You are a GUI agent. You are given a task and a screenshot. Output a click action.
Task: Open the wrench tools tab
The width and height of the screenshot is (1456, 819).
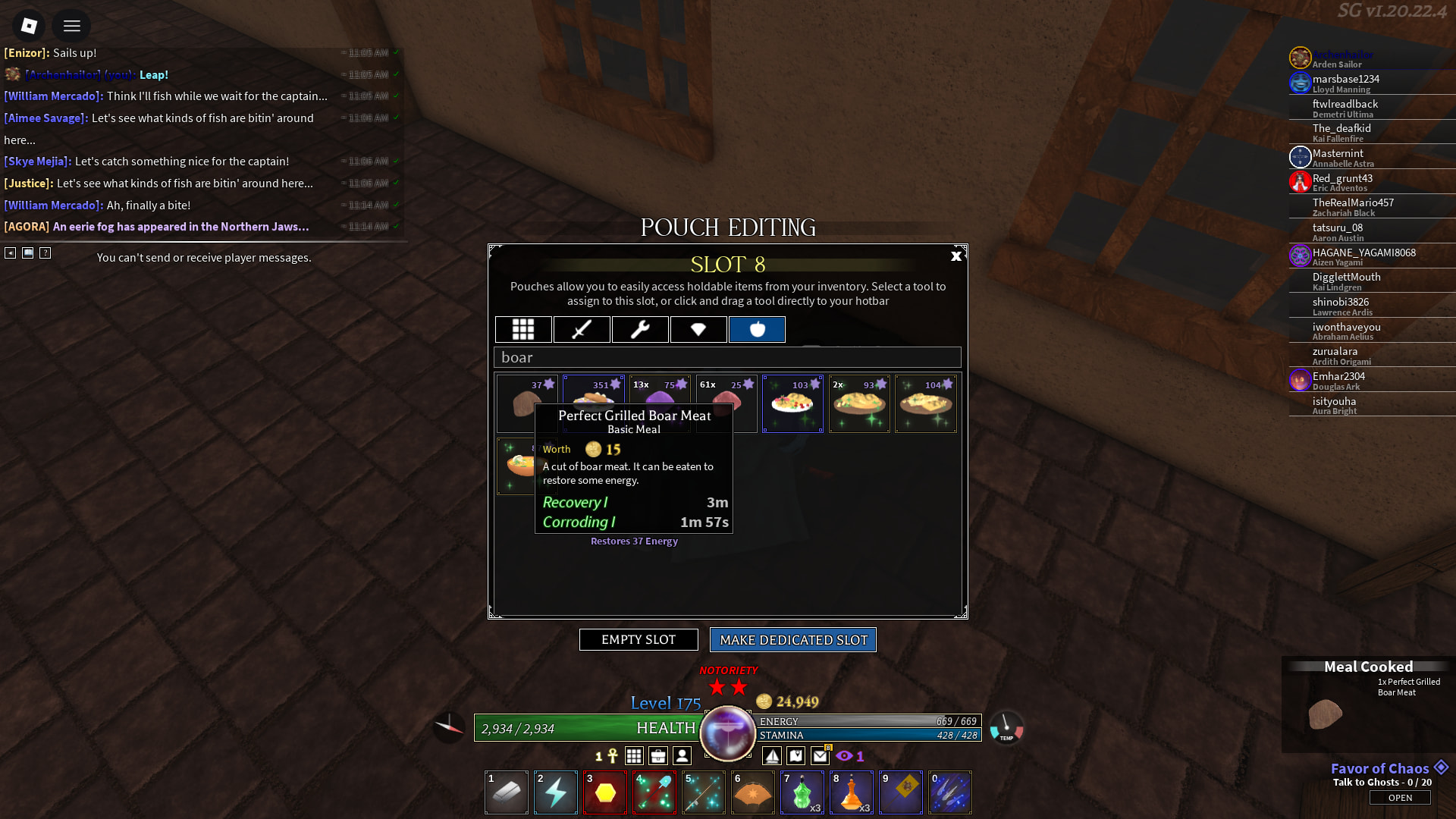[x=640, y=330]
